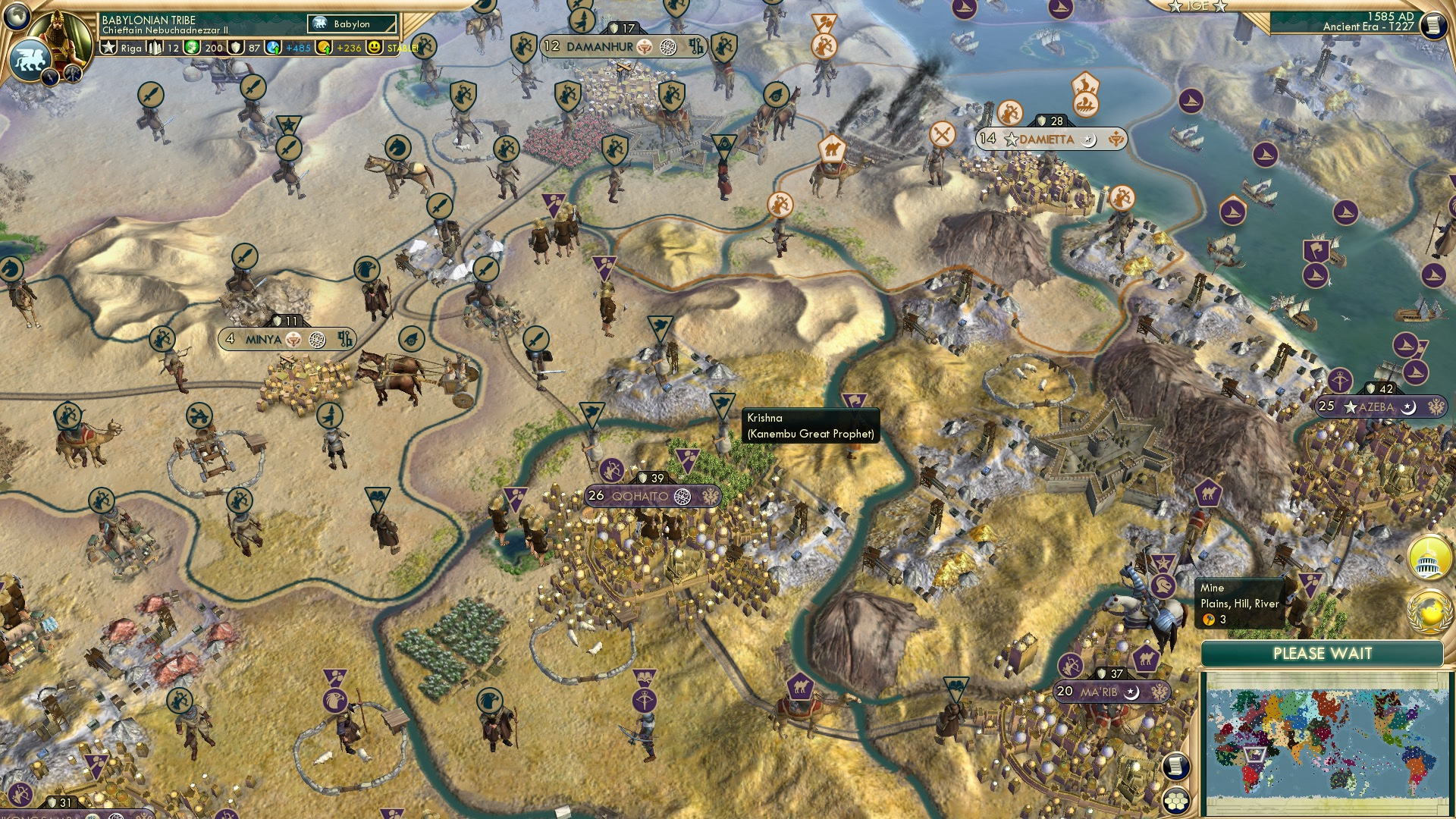Open the game menu via the scroll icon
This screenshot has height=819, width=1456.
[x=1433, y=25]
